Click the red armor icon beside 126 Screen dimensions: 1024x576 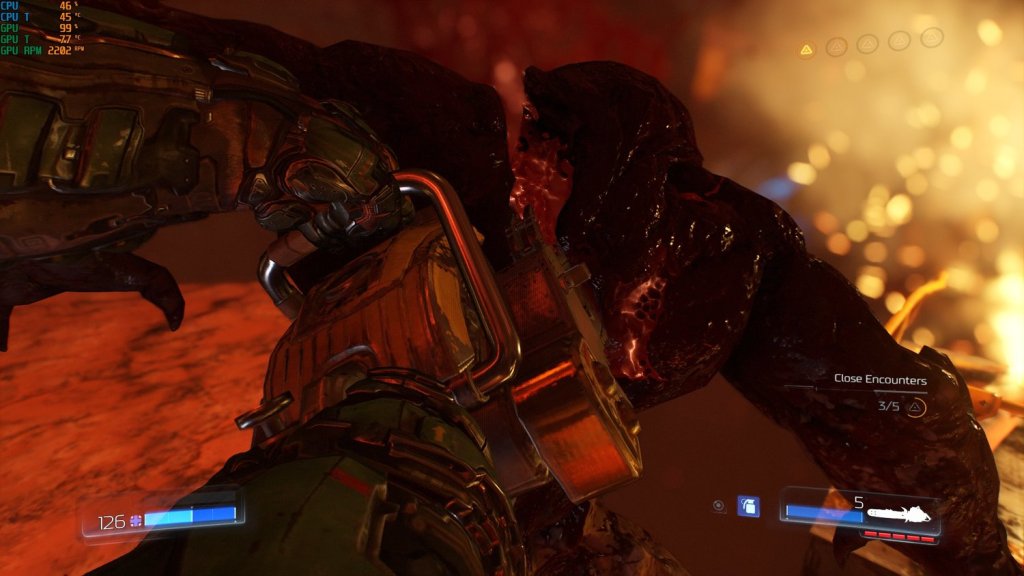(136, 521)
